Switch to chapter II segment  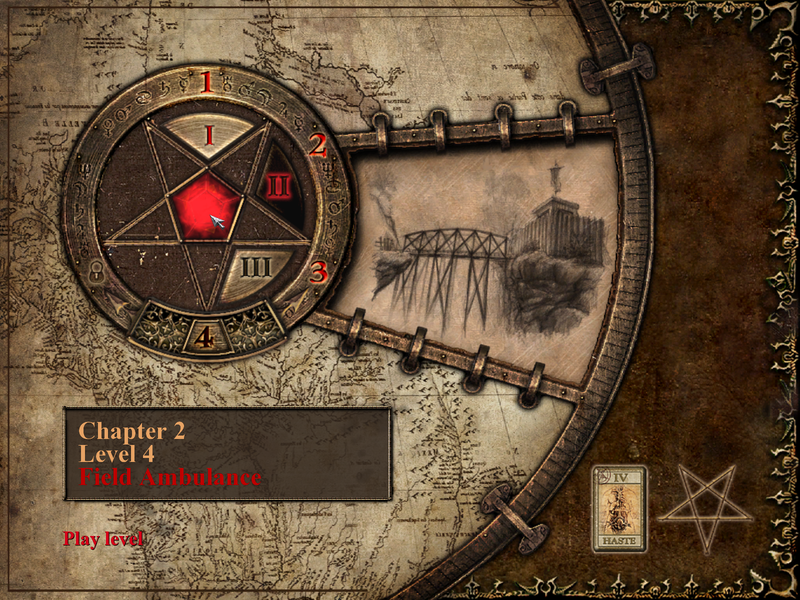pyautogui.click(x=277, y=186)
